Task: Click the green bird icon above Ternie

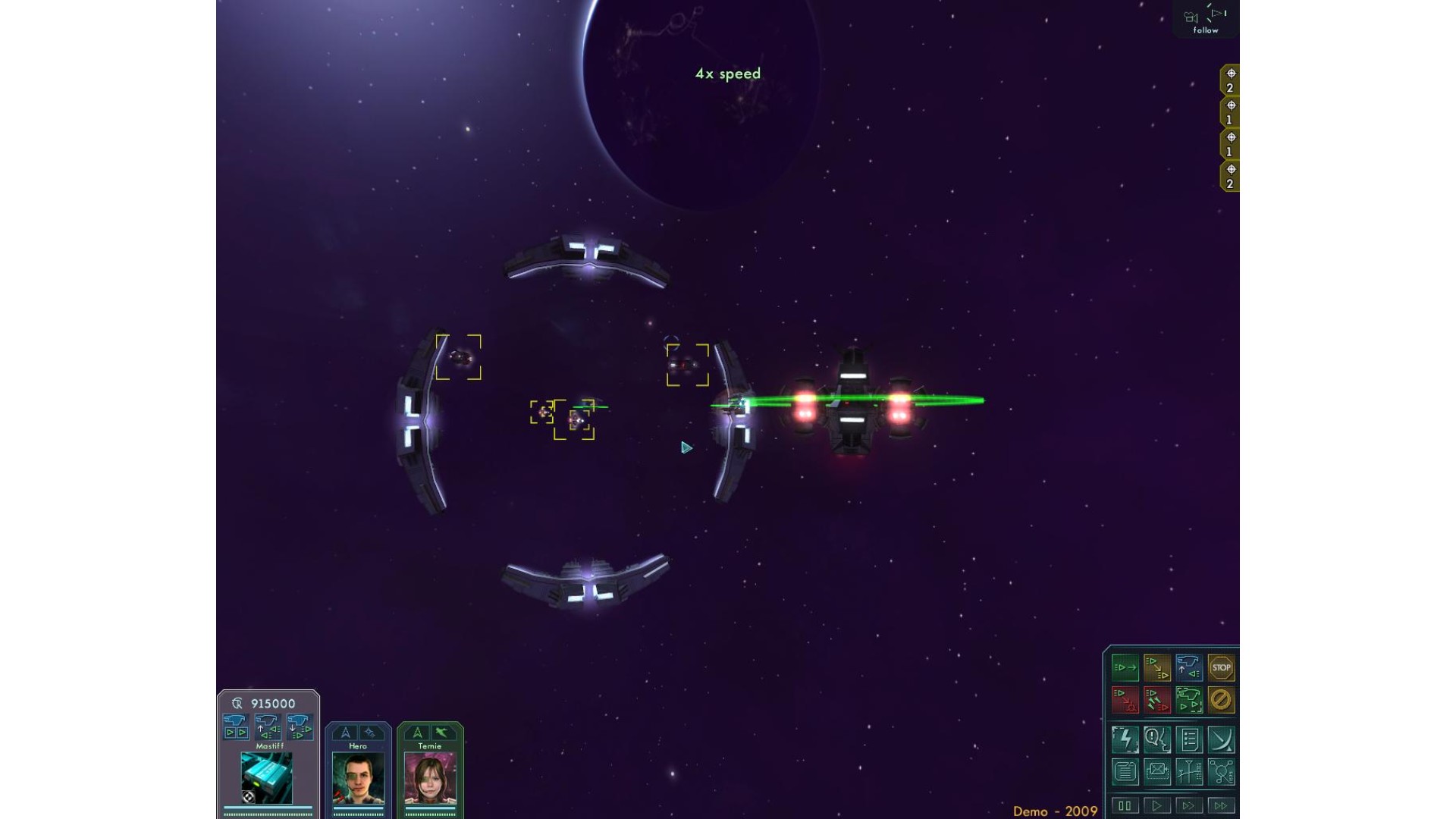Action: point(442,733)
